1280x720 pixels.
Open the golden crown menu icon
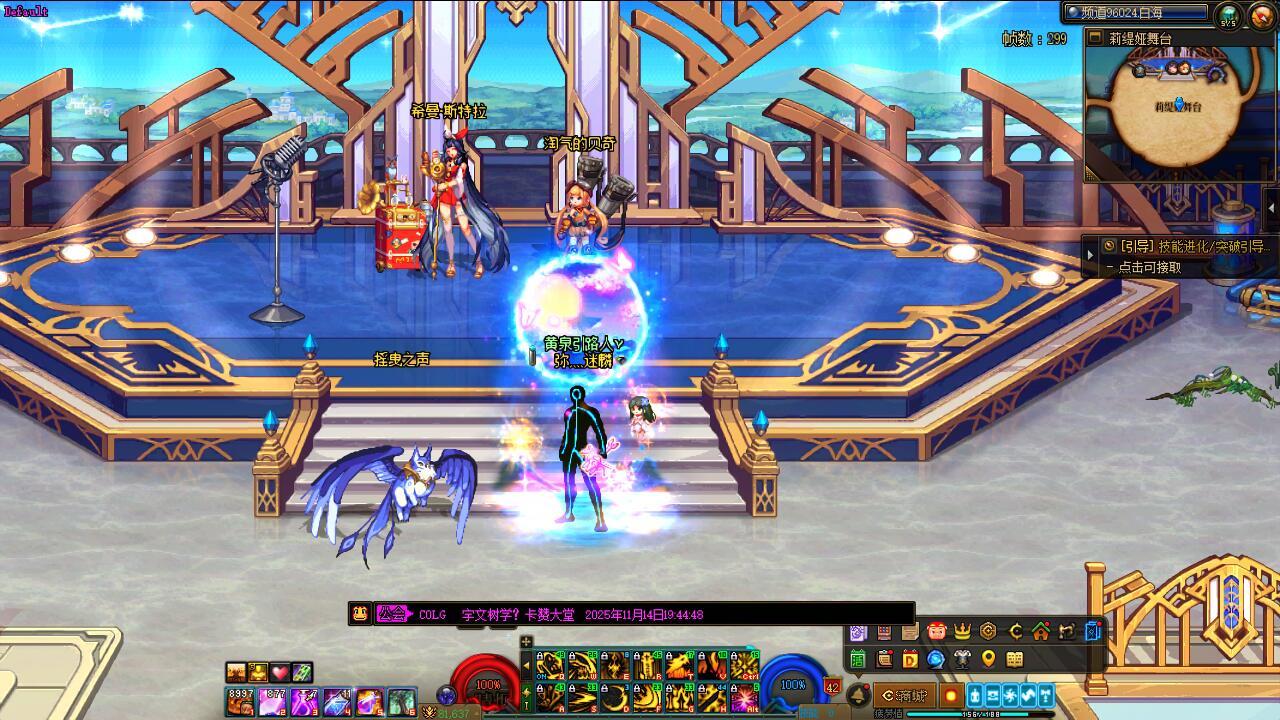[963, 631]
